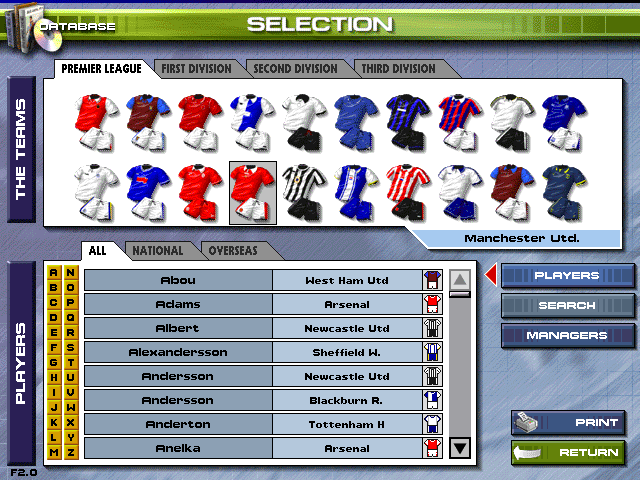Print the current selection
Image resolution: width=640 pixels, height=480 pixels.
[568, 423]
